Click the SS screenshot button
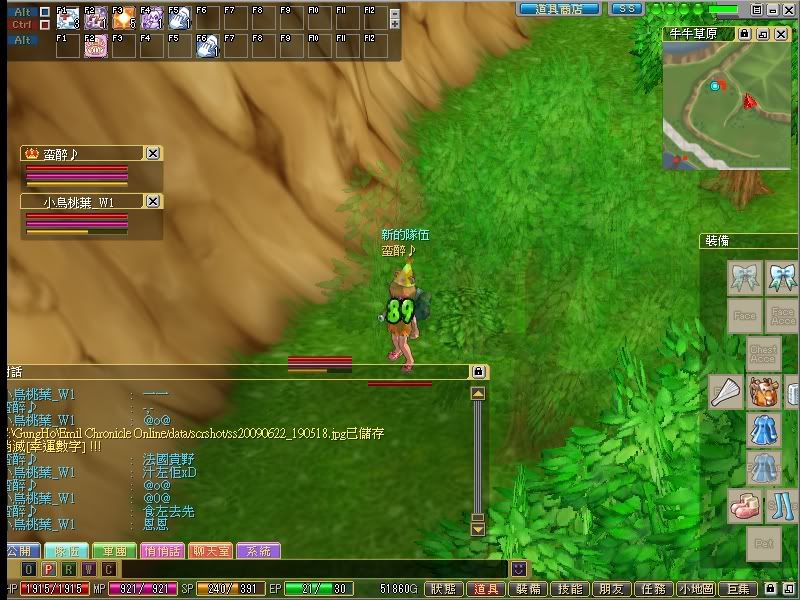 point(626,8)
